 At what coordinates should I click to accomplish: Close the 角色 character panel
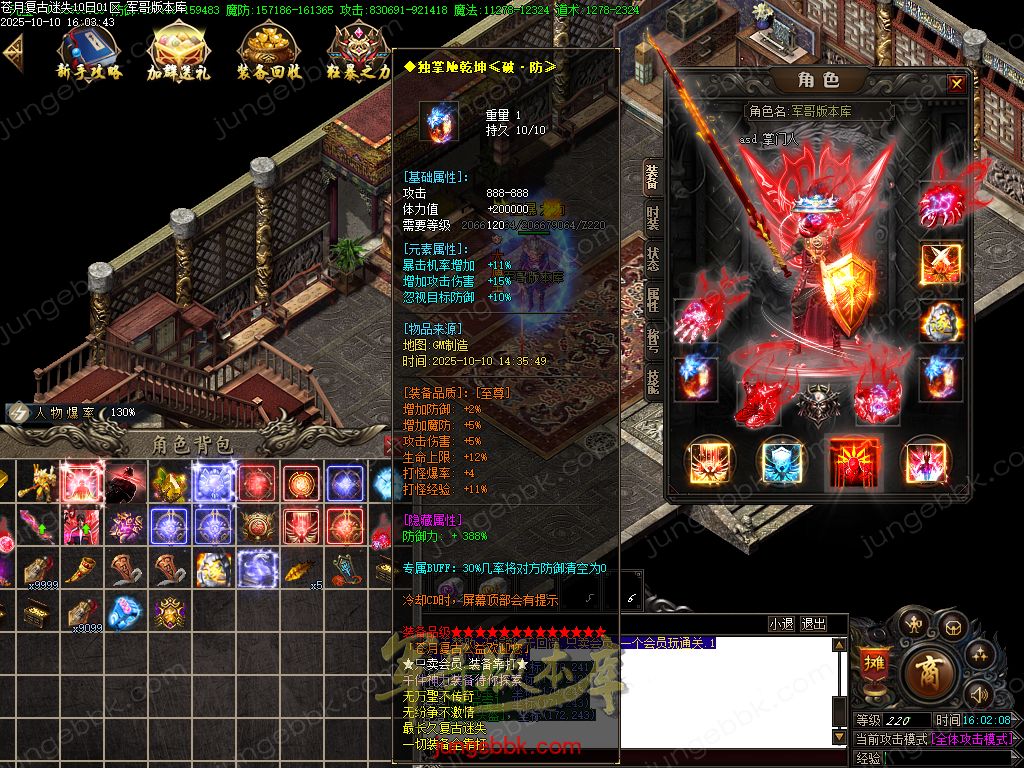[x=957, y=84]
